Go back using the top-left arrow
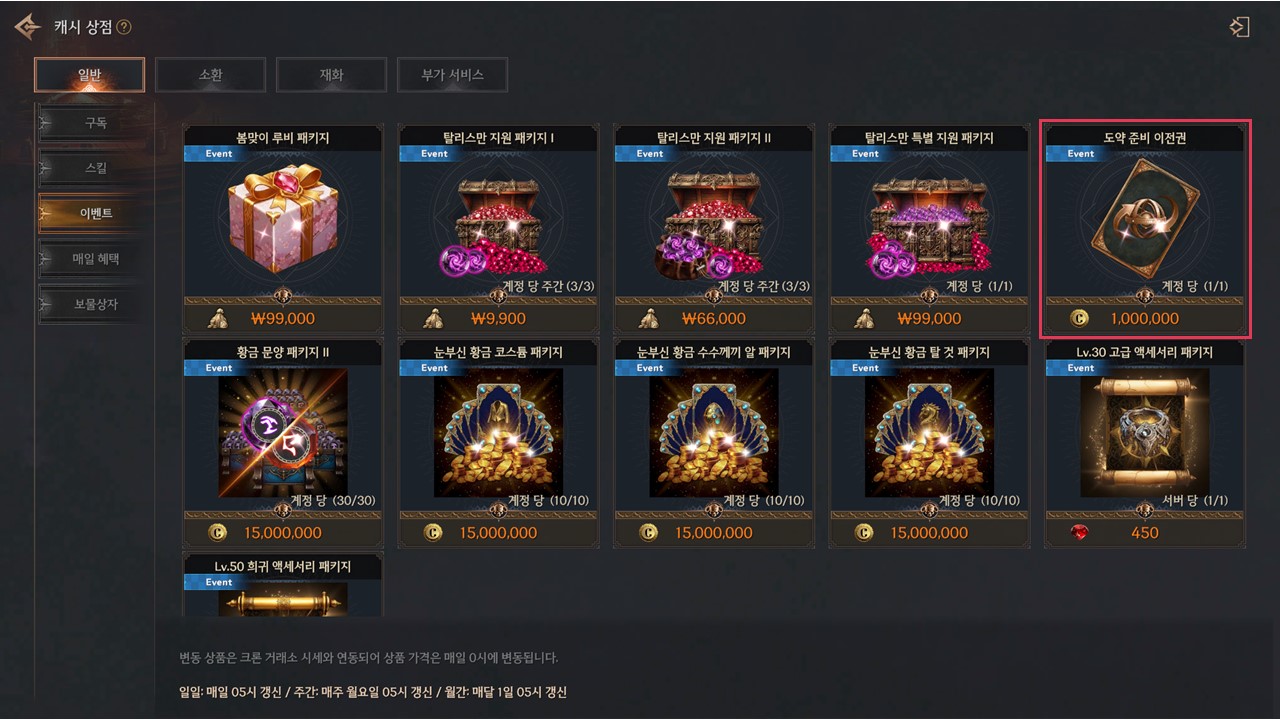1280x720 pixels. coord(28,27)
